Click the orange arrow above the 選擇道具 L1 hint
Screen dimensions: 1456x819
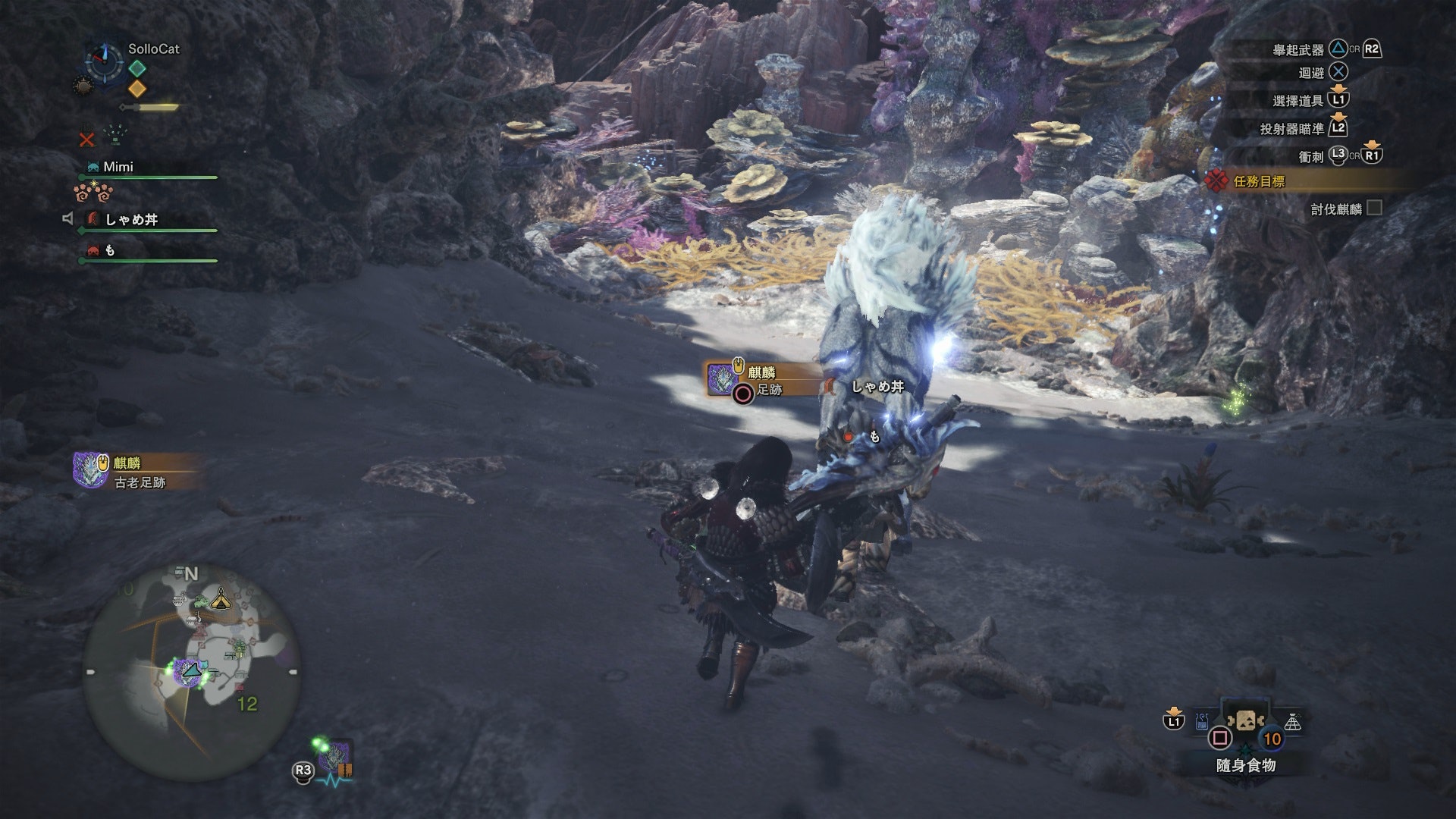(1338, 88)
